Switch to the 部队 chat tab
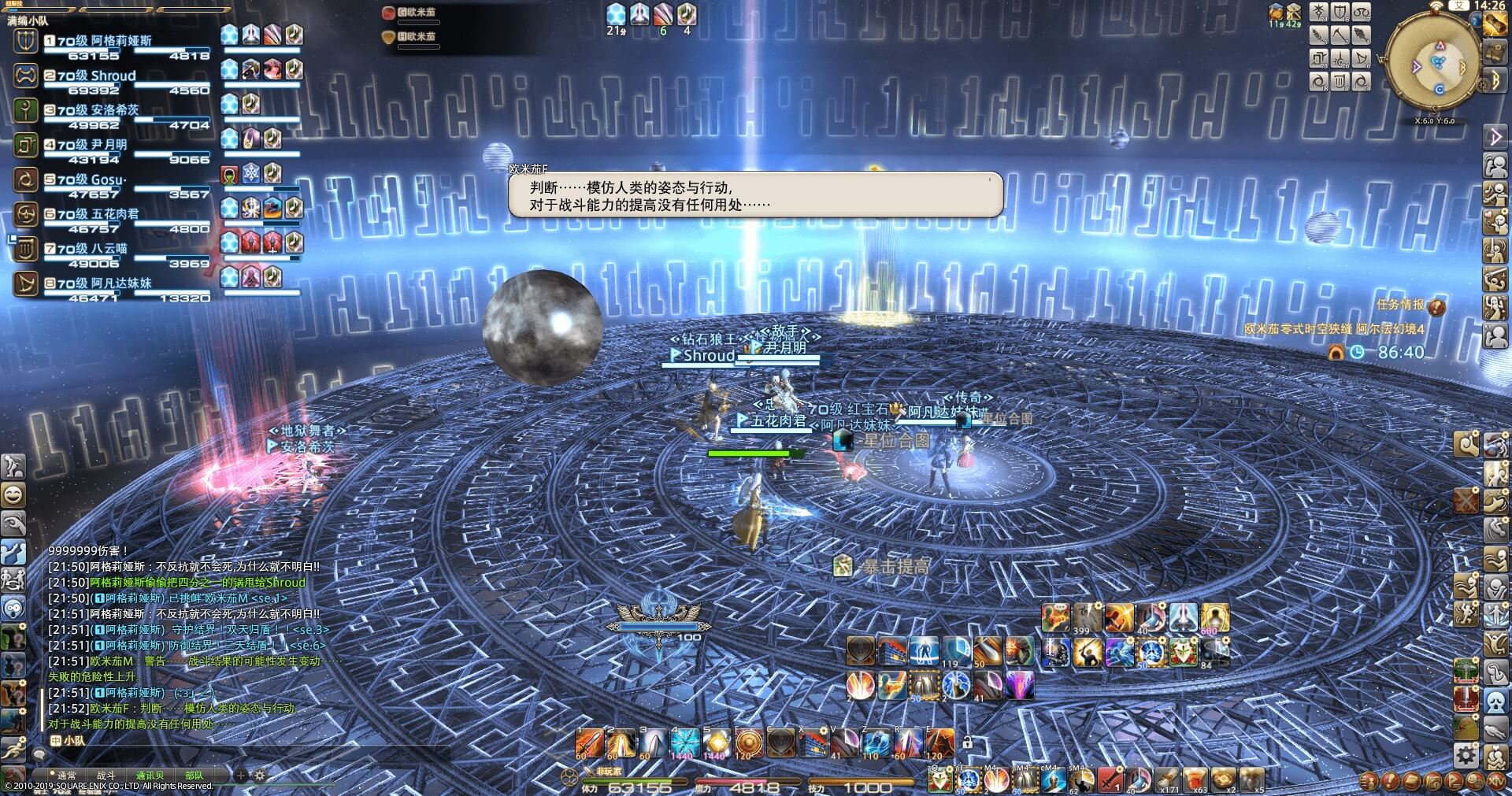The height and width of the screenshot is (796, 1512). 194,776
